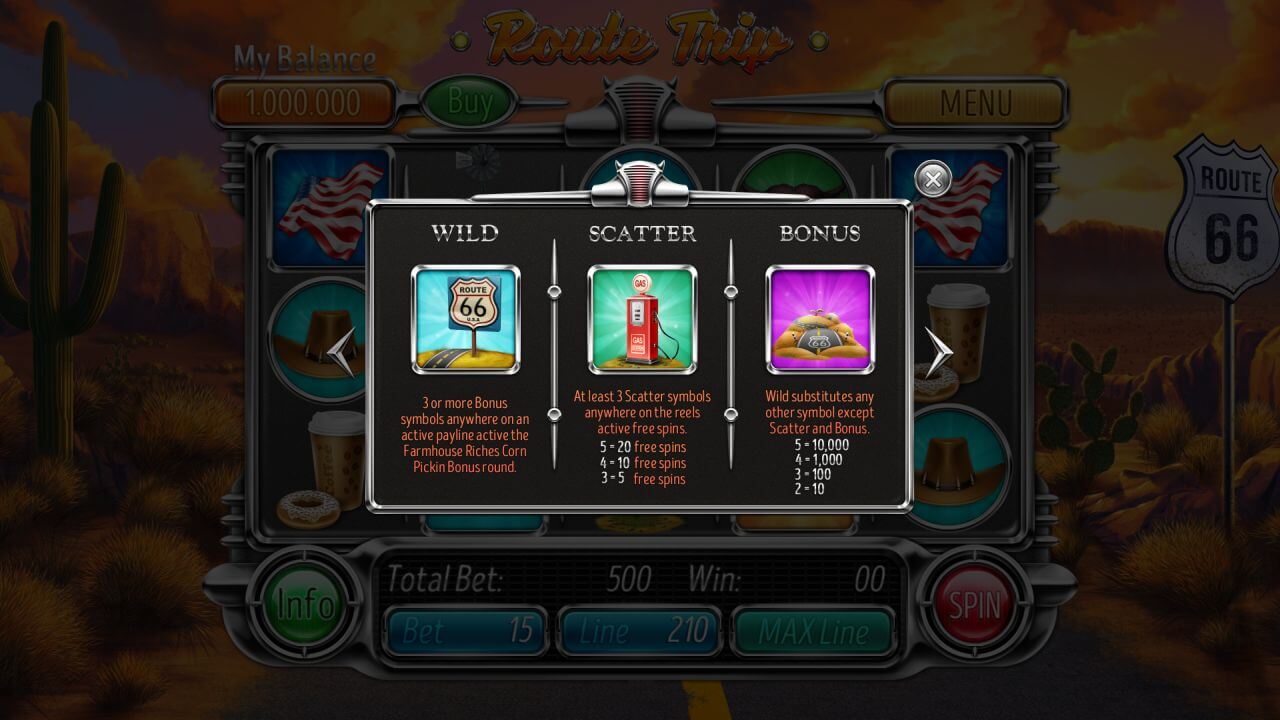Activate MAX Line

tap(812, 630)
